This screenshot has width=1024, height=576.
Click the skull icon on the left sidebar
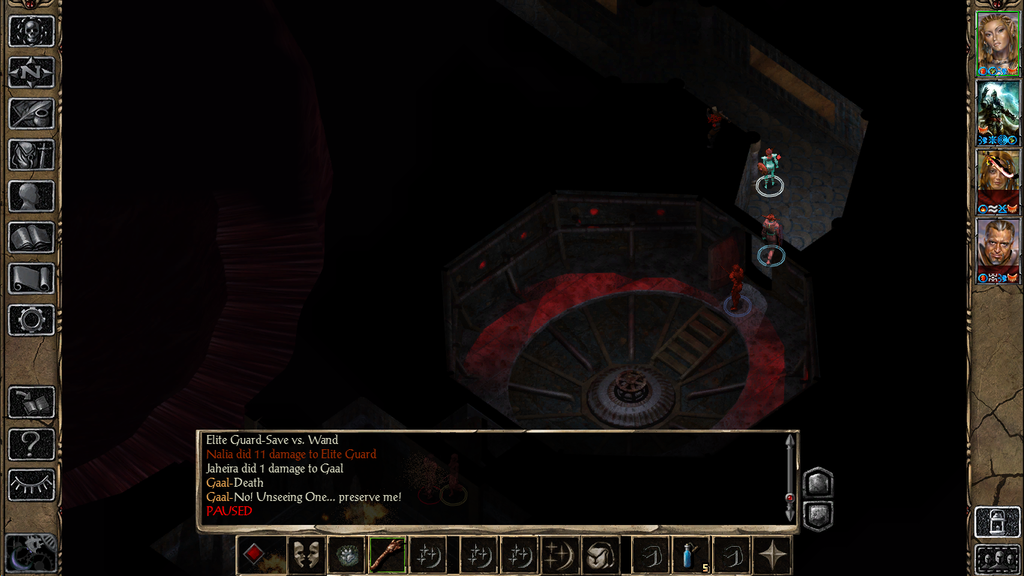[31, 31]
